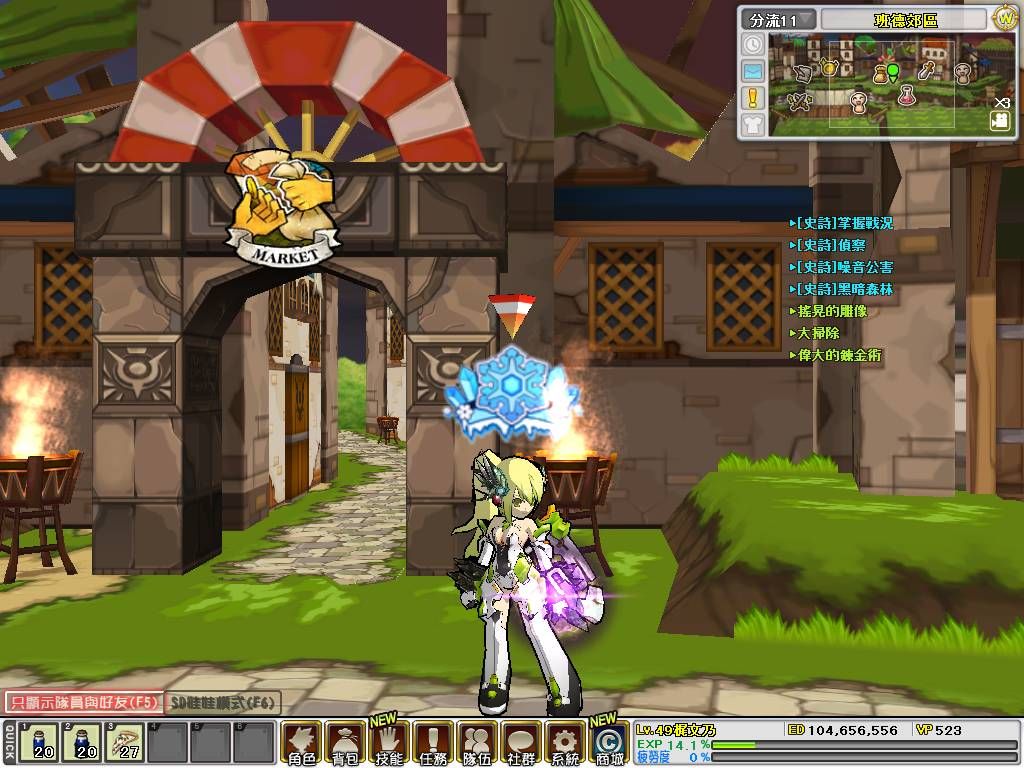Viewport: 1024px width, 768px height.
Task: Click the clock icon beside the minimap
Action: coord(753,45)
